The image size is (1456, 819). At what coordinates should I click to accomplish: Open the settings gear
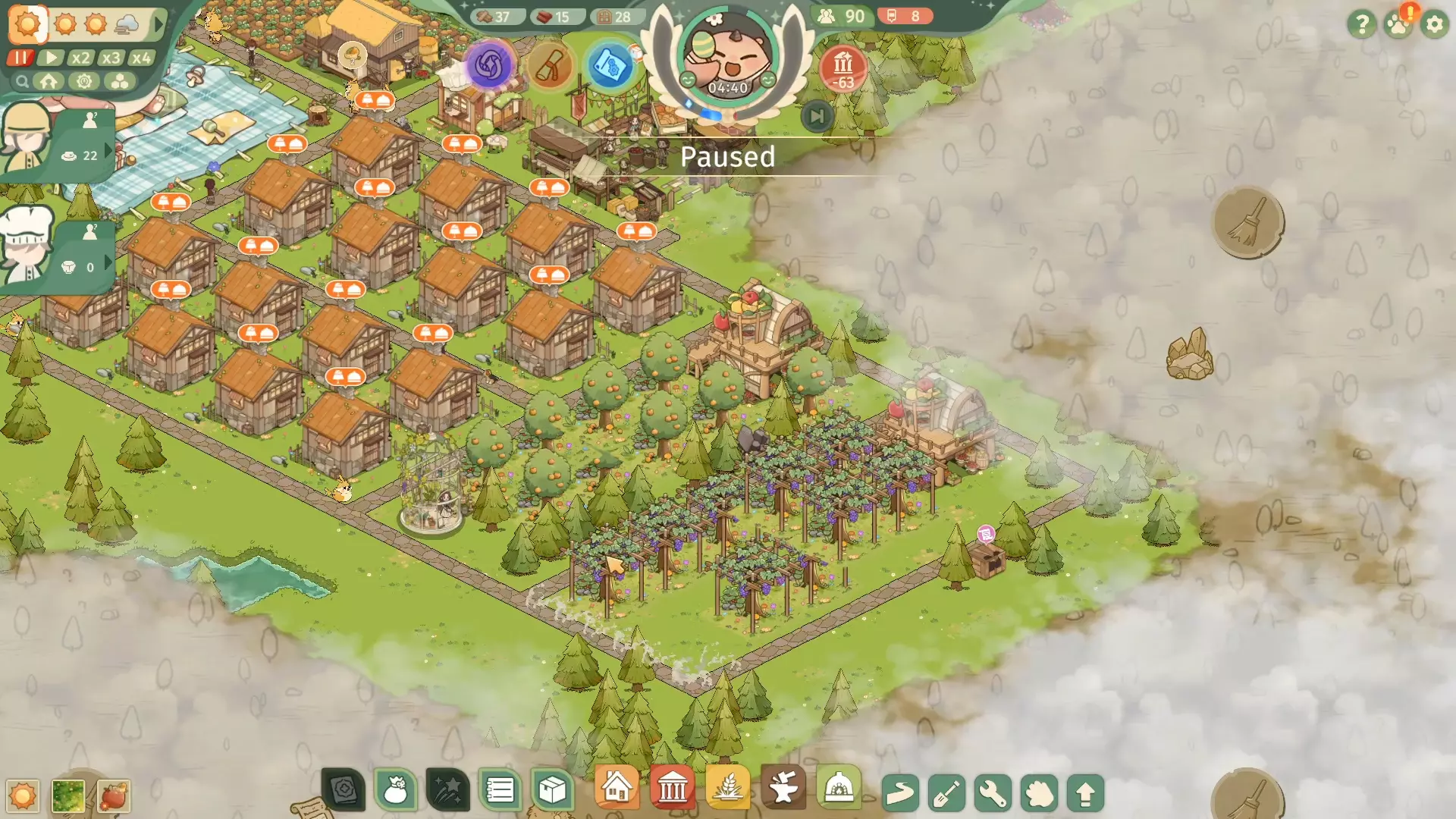1434,24
